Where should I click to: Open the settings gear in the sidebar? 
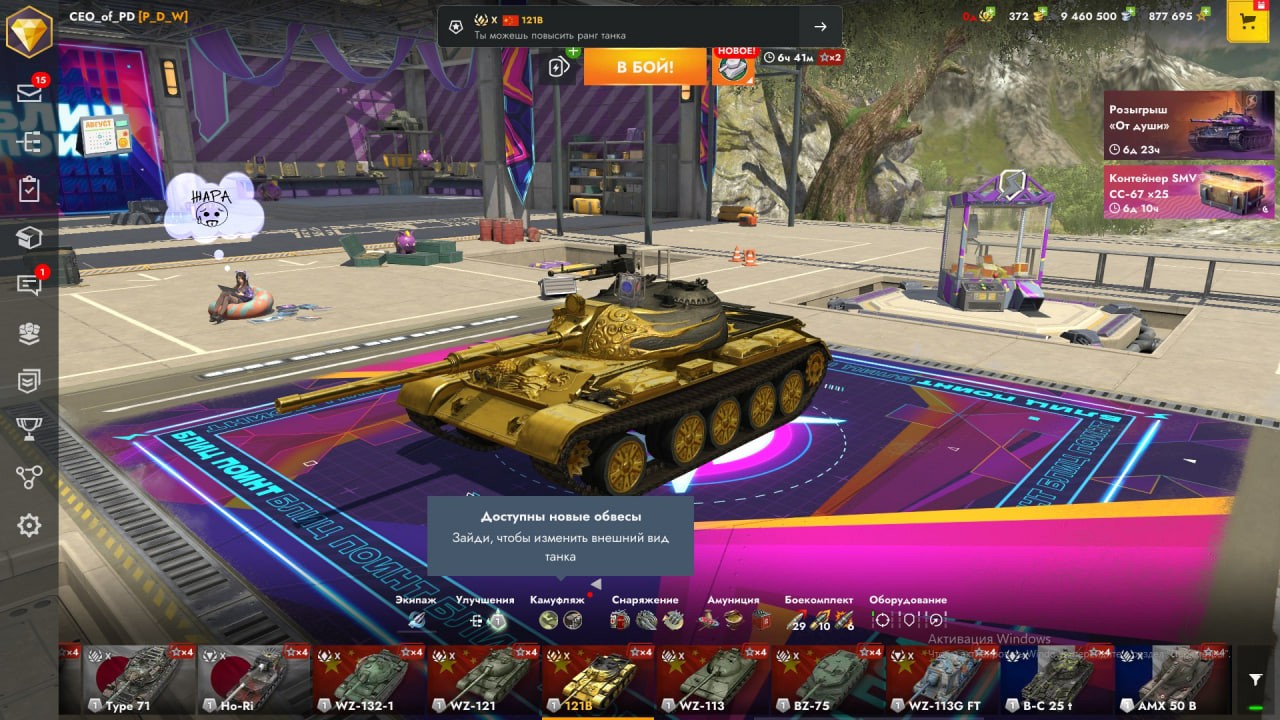29,525
